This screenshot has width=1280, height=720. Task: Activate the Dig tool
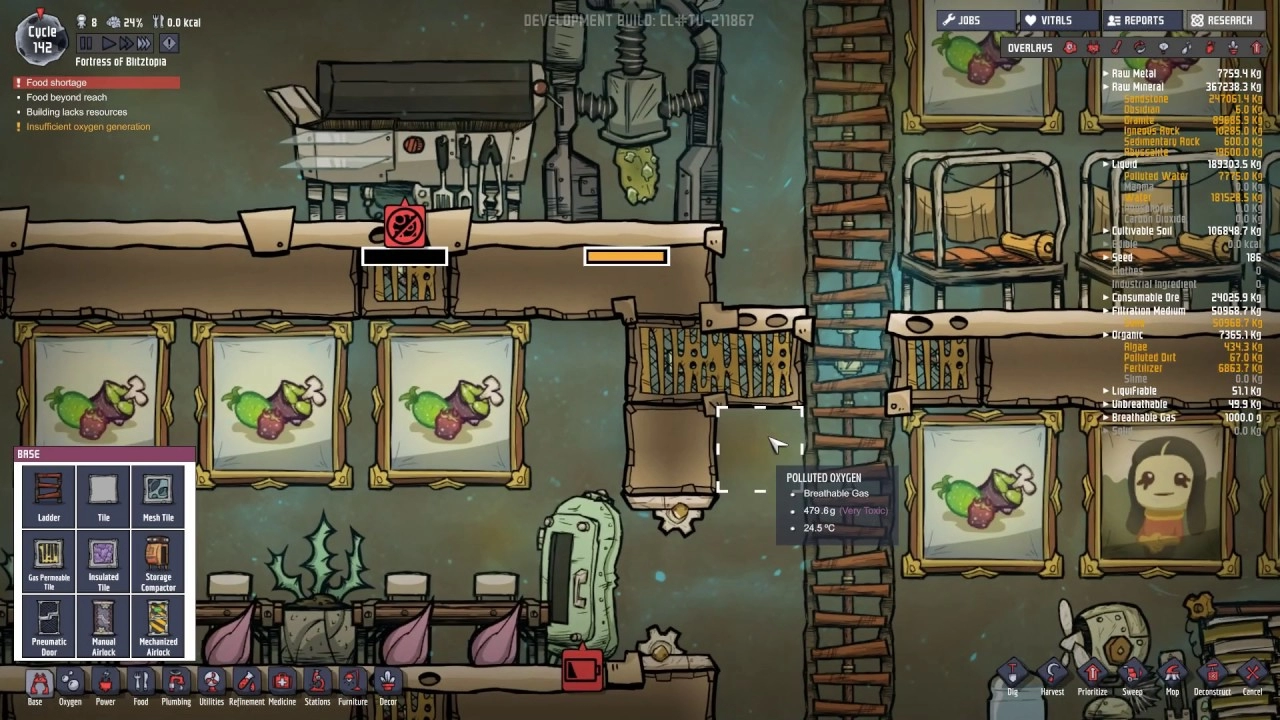(x=1012, y=677)
